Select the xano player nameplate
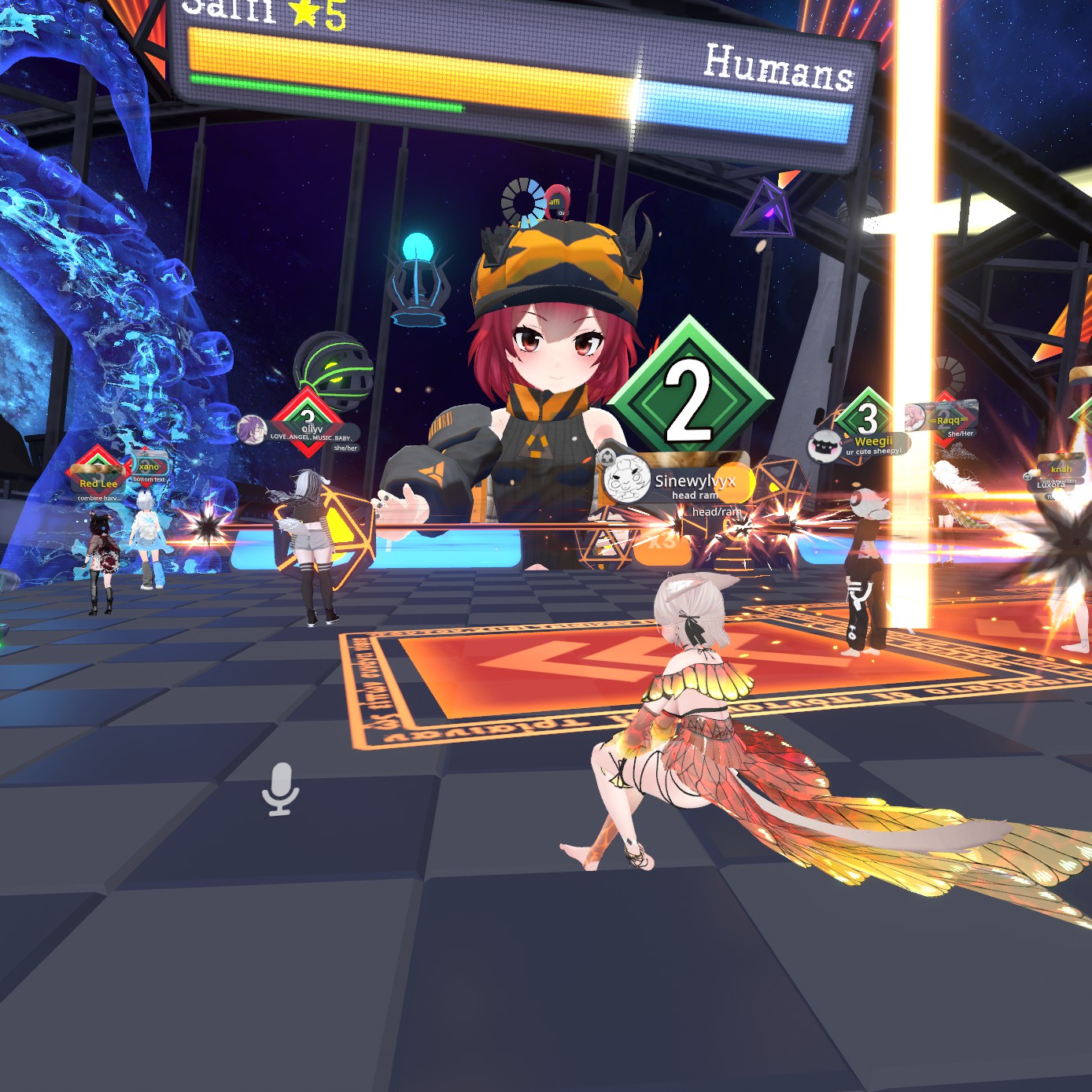Viewport: 1092px width, 1092px height. click(x=149, y=467)
